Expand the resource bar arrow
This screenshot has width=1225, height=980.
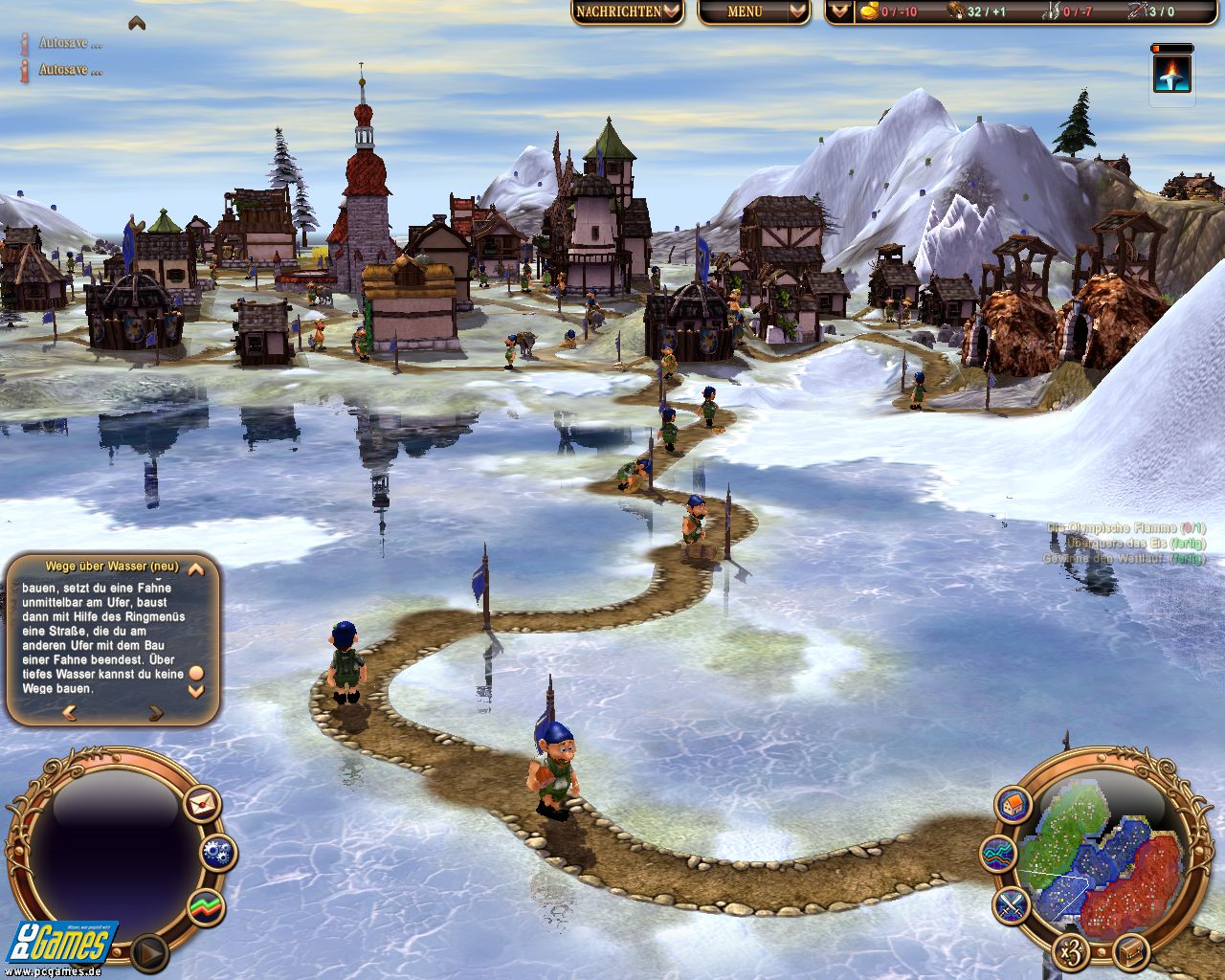pyautogui.click(x=839, y=11)
